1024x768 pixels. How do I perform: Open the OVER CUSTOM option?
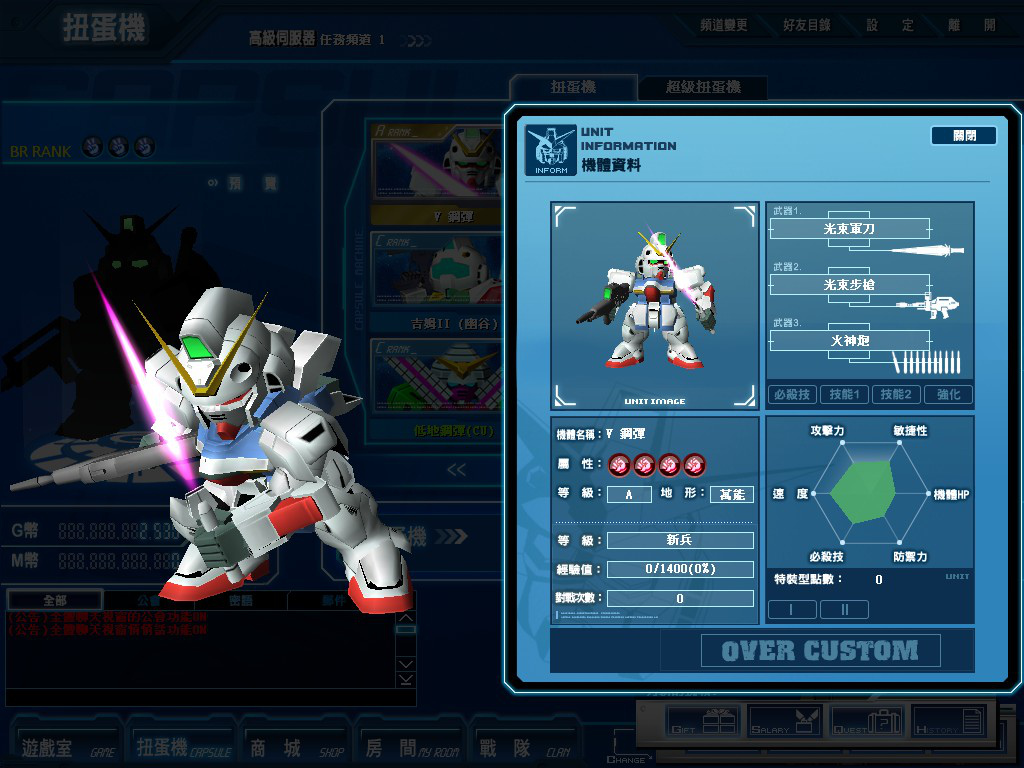(820, 651)
